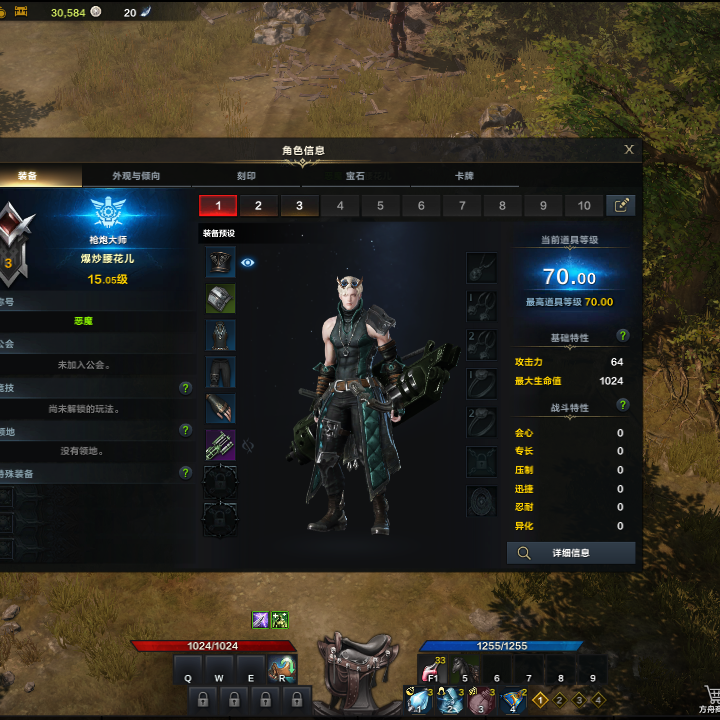Open the shop cart icon
Viewport: 720px width, 720px height.
tap(710, 695)
